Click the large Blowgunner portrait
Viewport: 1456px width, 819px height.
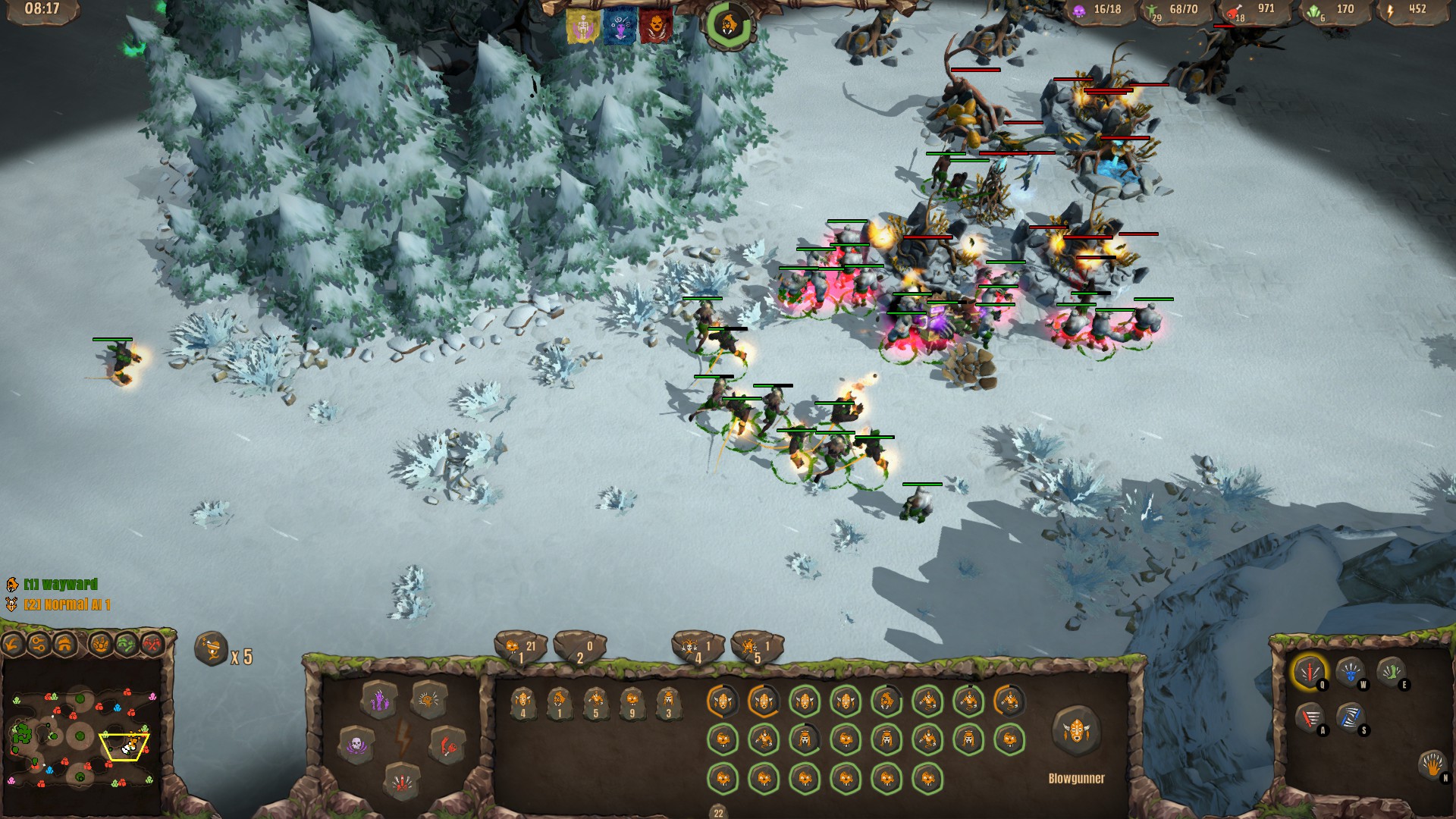[x=1075, y=731]
